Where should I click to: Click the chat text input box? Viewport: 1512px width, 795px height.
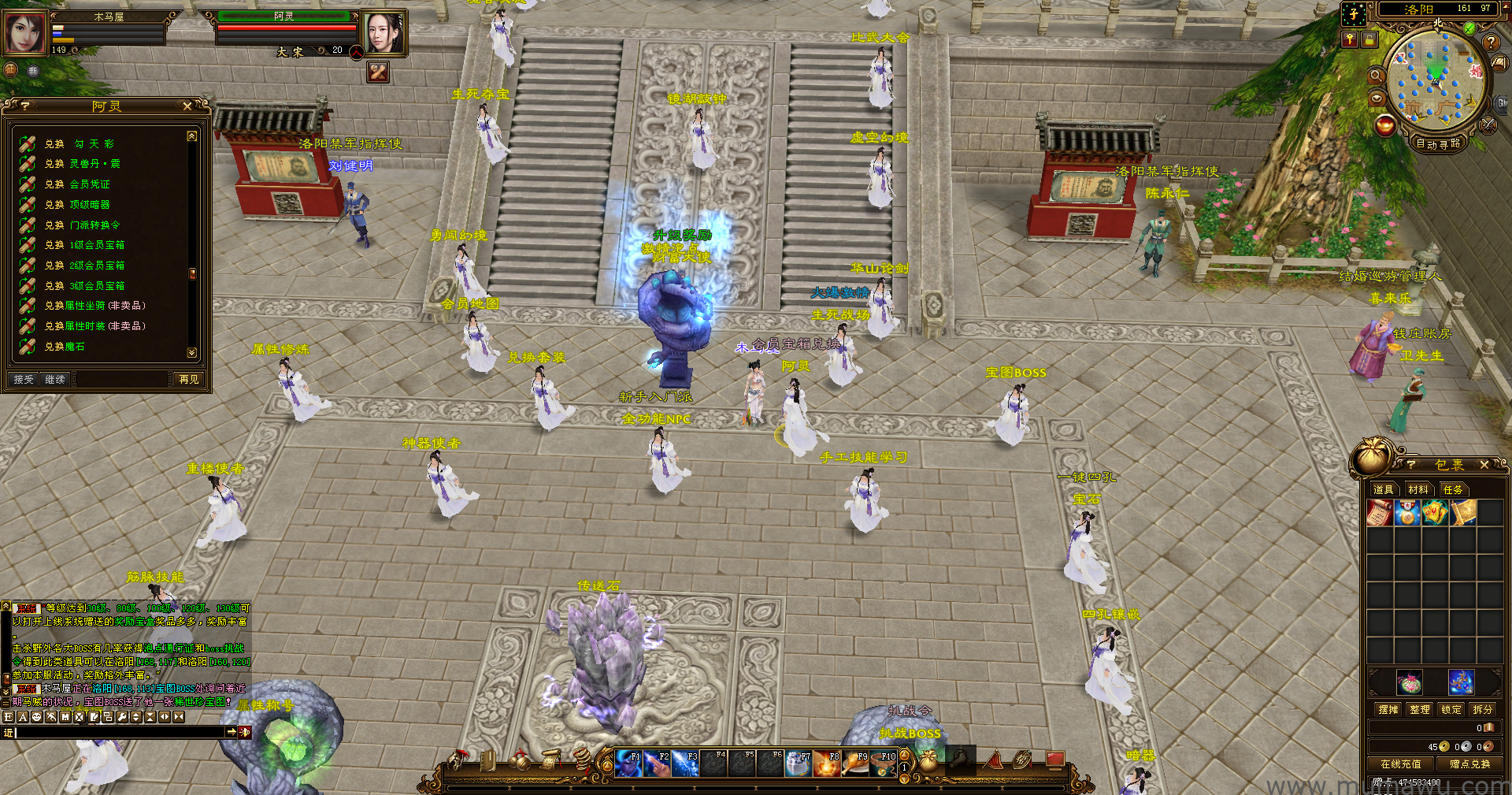click(x=118, y=733)
